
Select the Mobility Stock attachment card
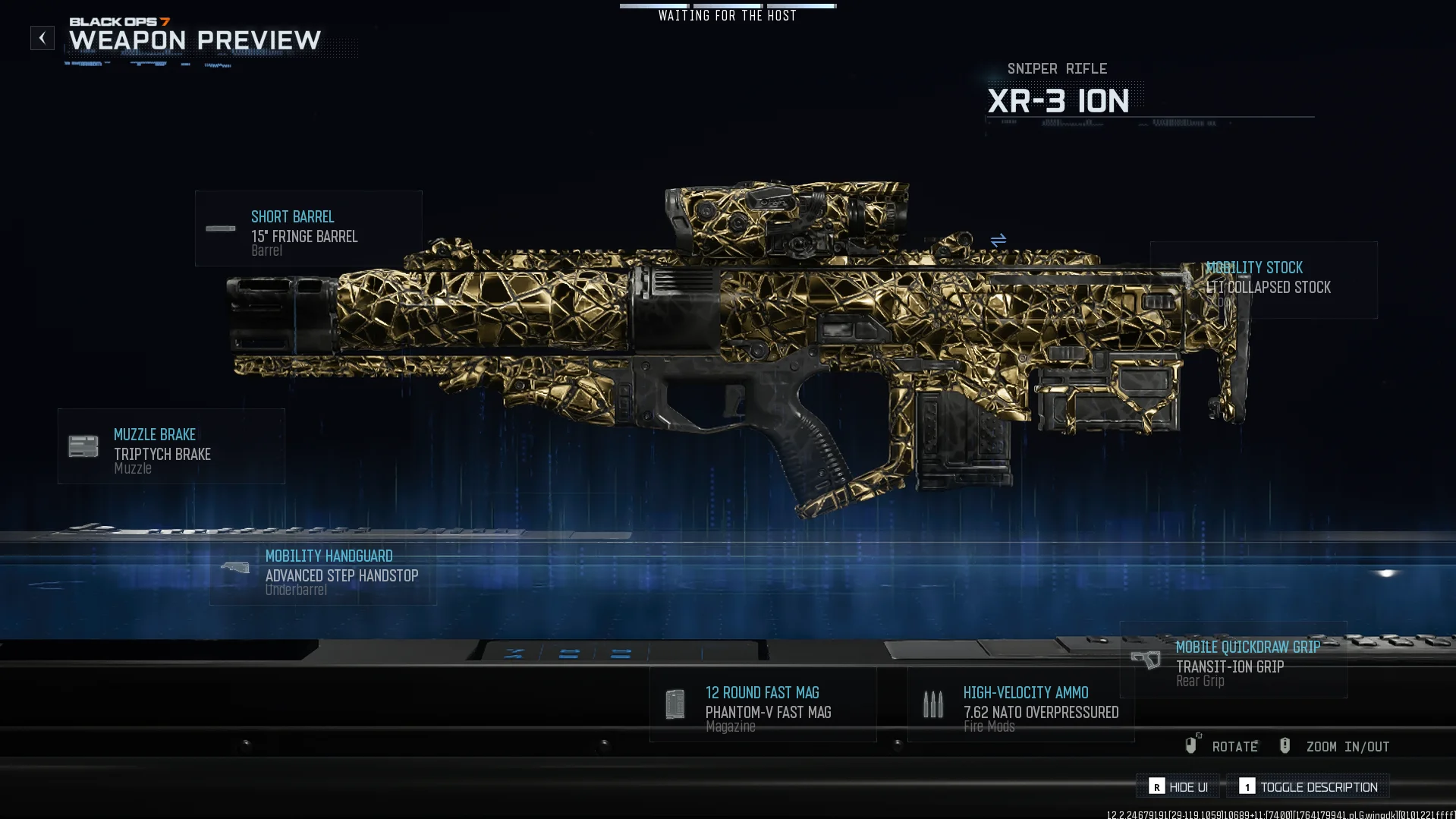[1263, 280]
